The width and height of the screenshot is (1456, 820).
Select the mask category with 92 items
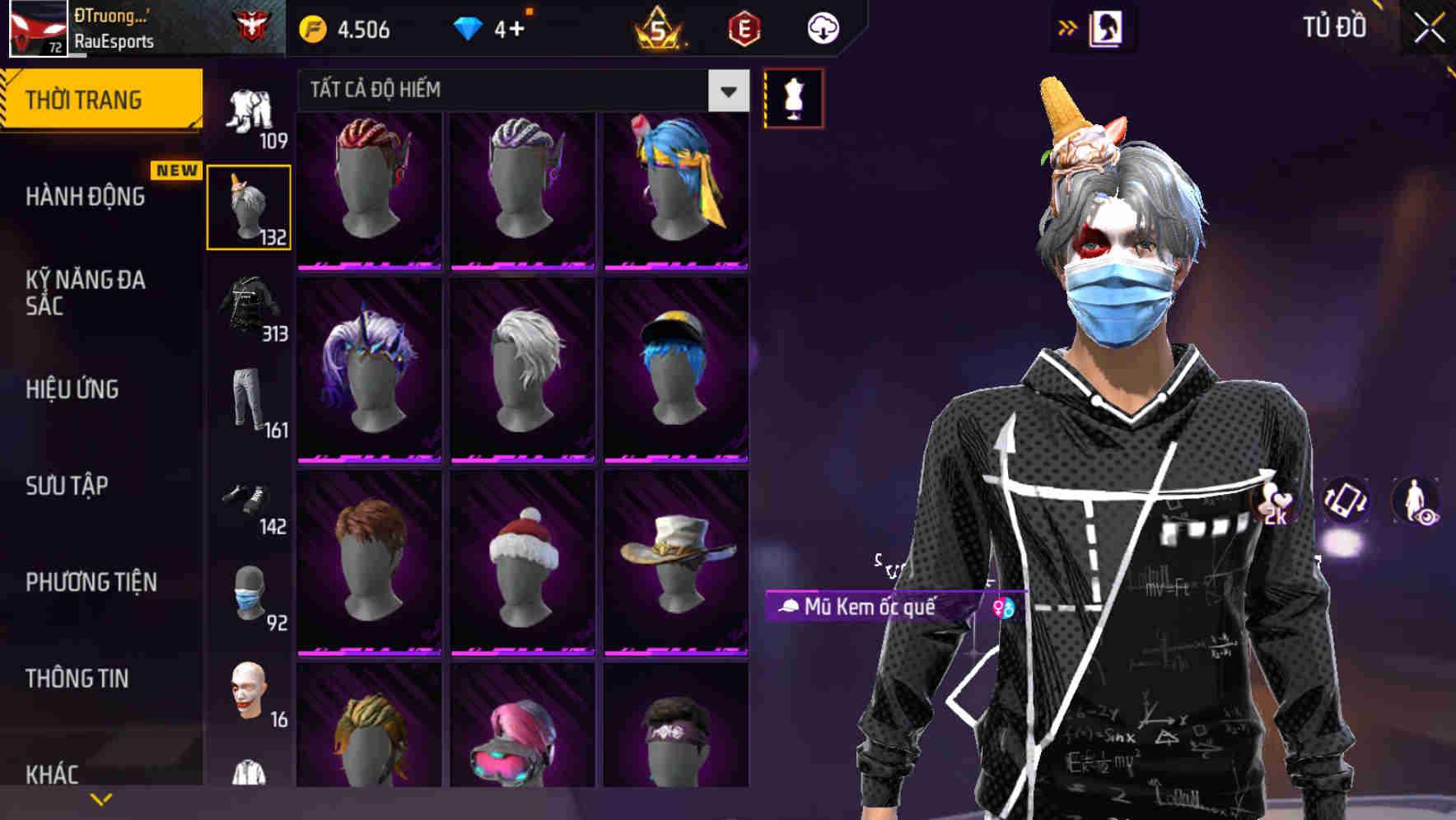(x=250, y=595)
